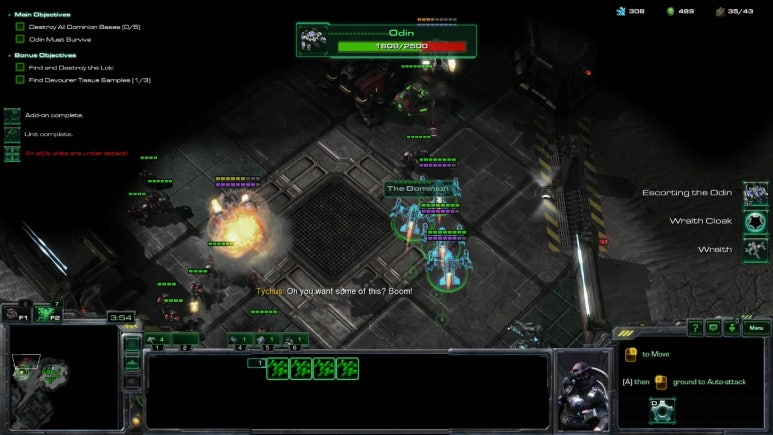
Task: Select control group 1 tab
Action: coord(160,340)
